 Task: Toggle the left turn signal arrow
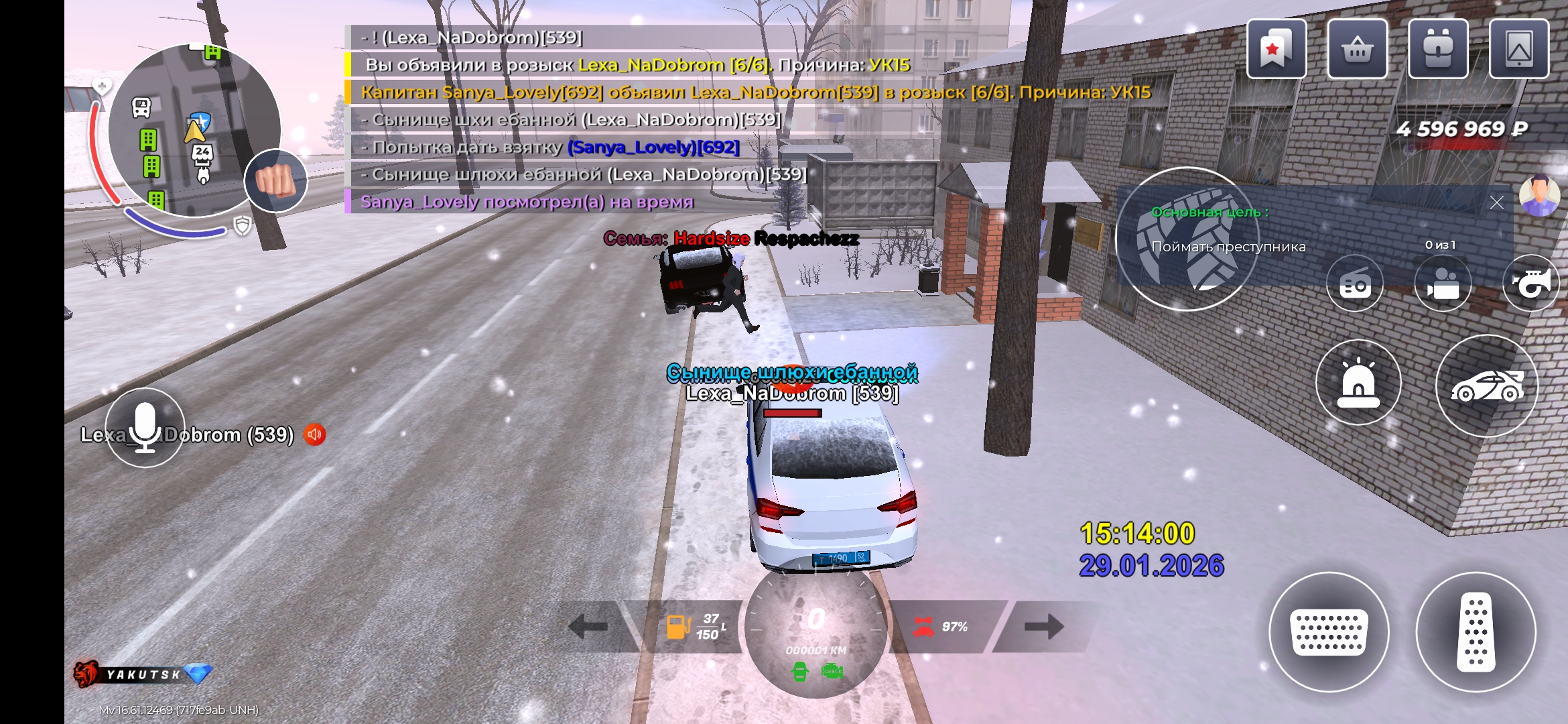point(588,627)
